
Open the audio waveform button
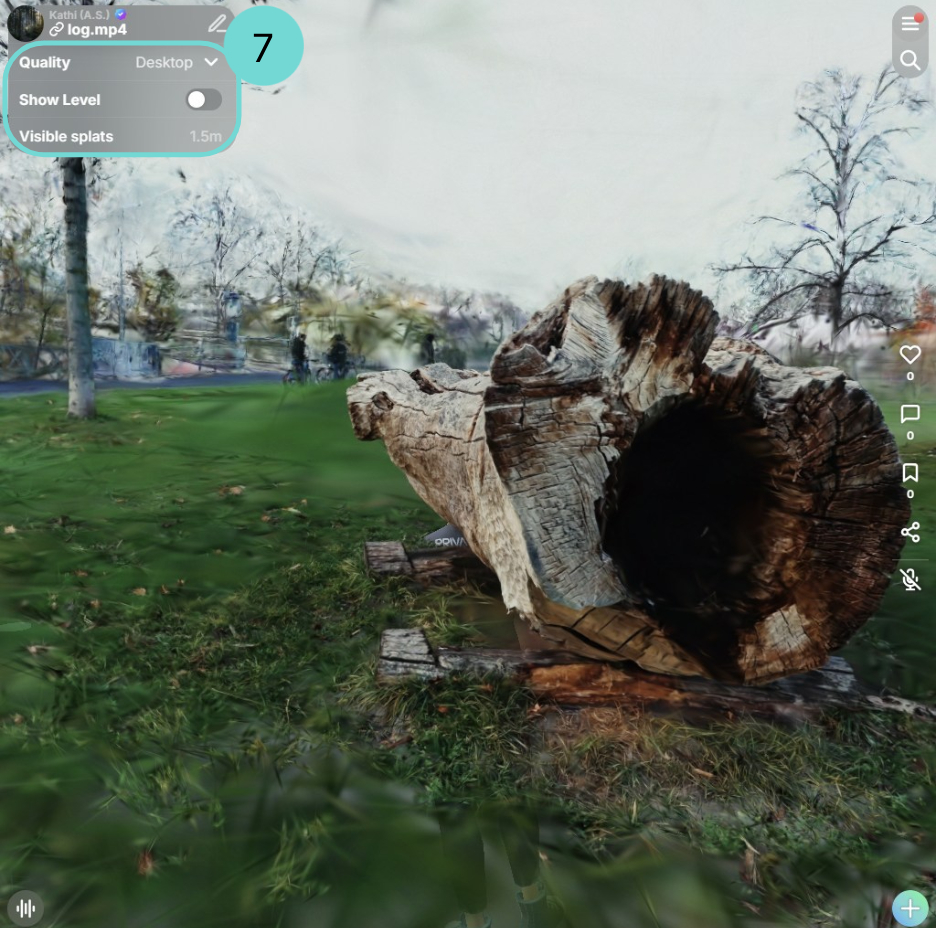[x=26, y=908]
